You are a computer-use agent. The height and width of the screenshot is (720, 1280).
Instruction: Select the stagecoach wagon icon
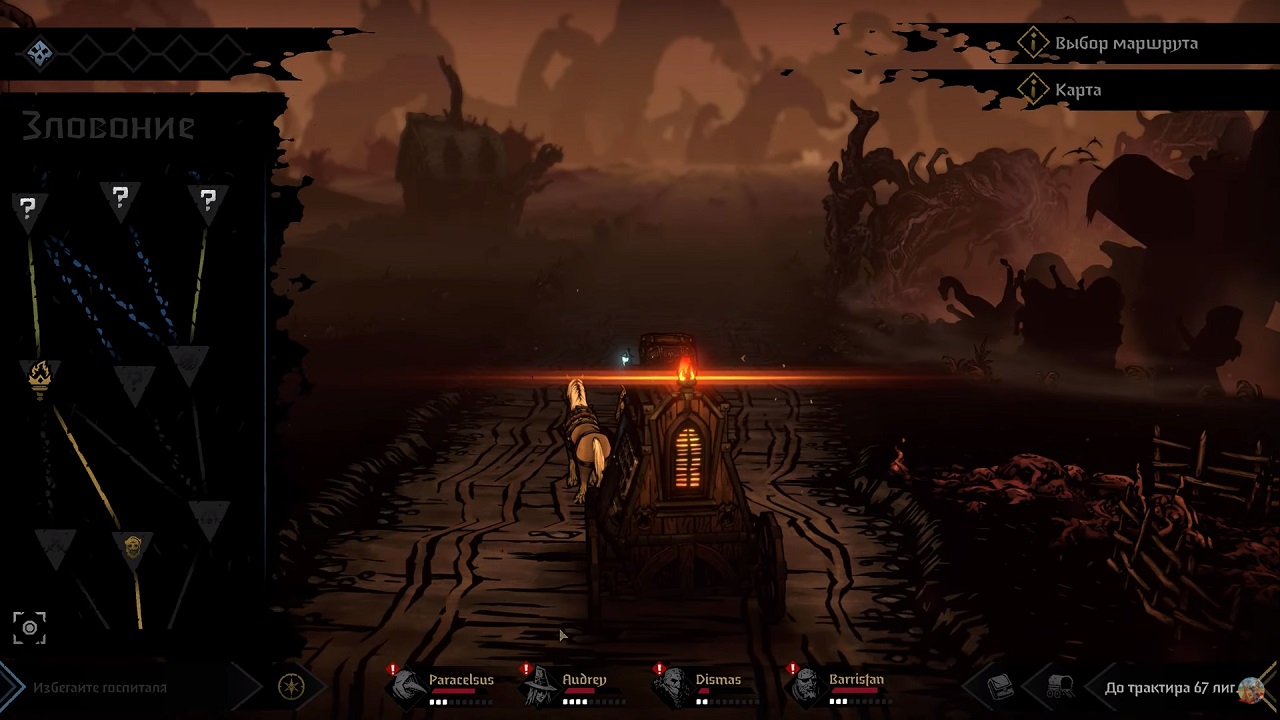[x=1062, y=687]
